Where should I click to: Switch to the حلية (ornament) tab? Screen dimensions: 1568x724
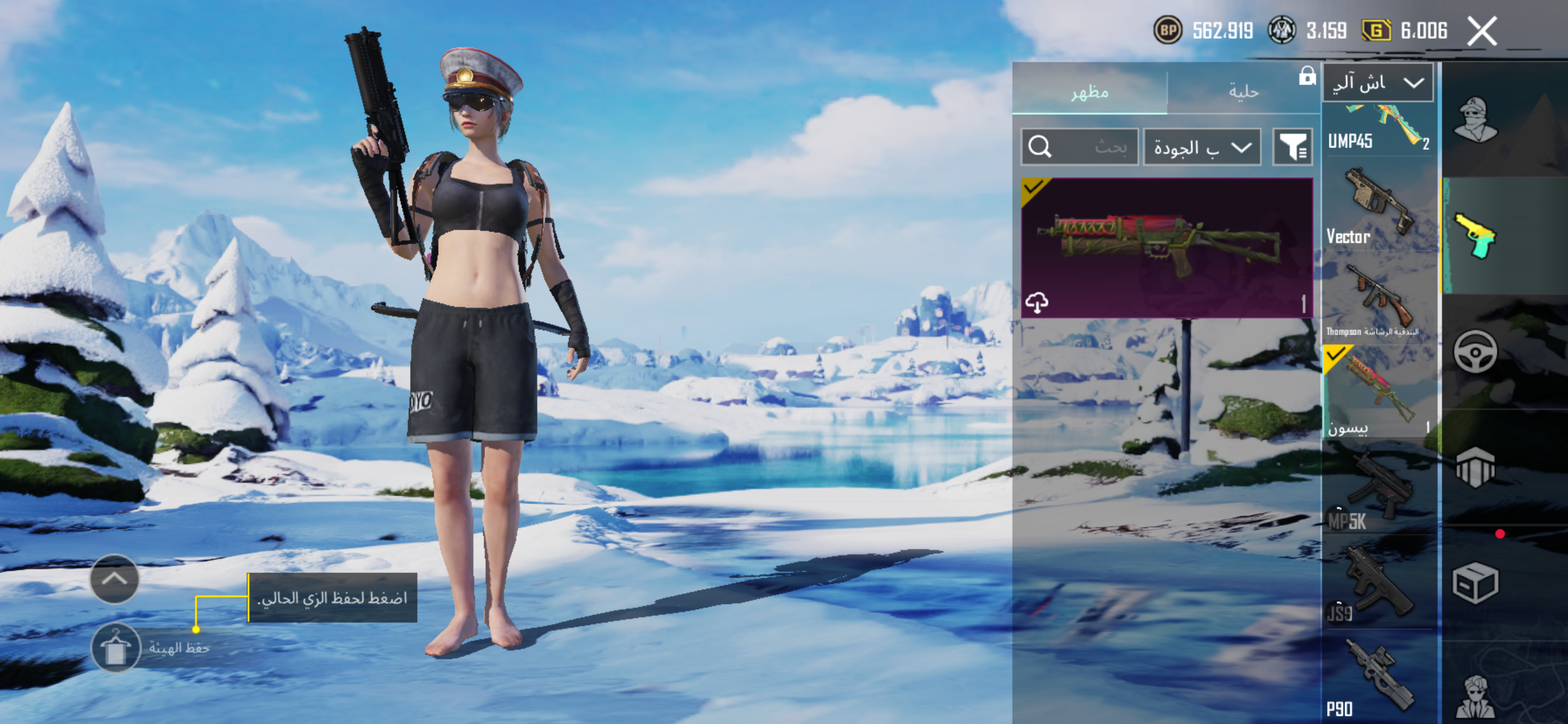(x=1243, y=92)
